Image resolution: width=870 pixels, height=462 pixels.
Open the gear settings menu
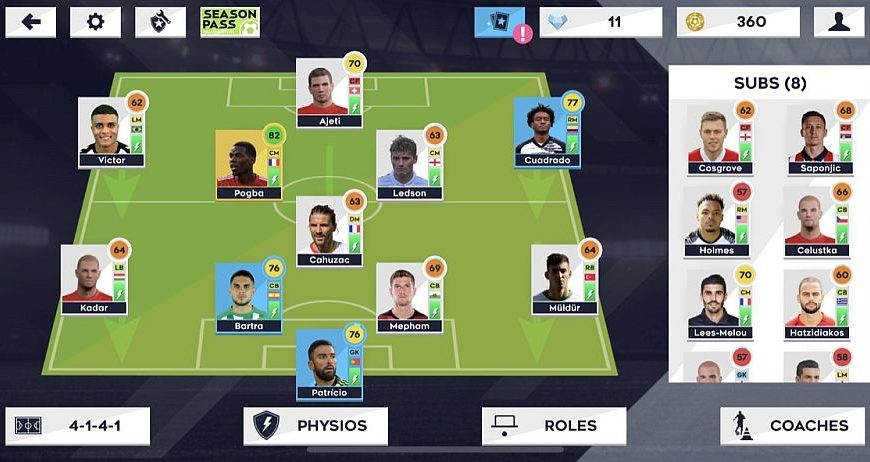click(x=95, y=22)
